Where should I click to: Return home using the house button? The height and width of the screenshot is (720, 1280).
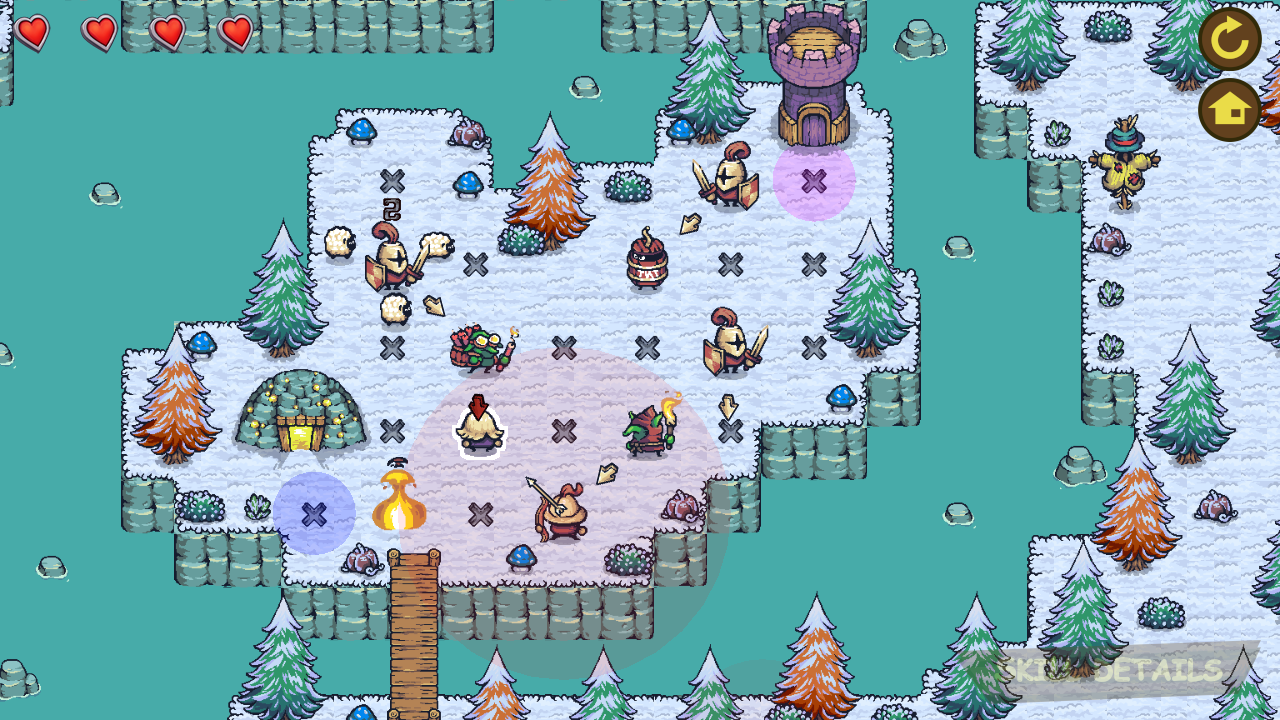point(1230,110)
